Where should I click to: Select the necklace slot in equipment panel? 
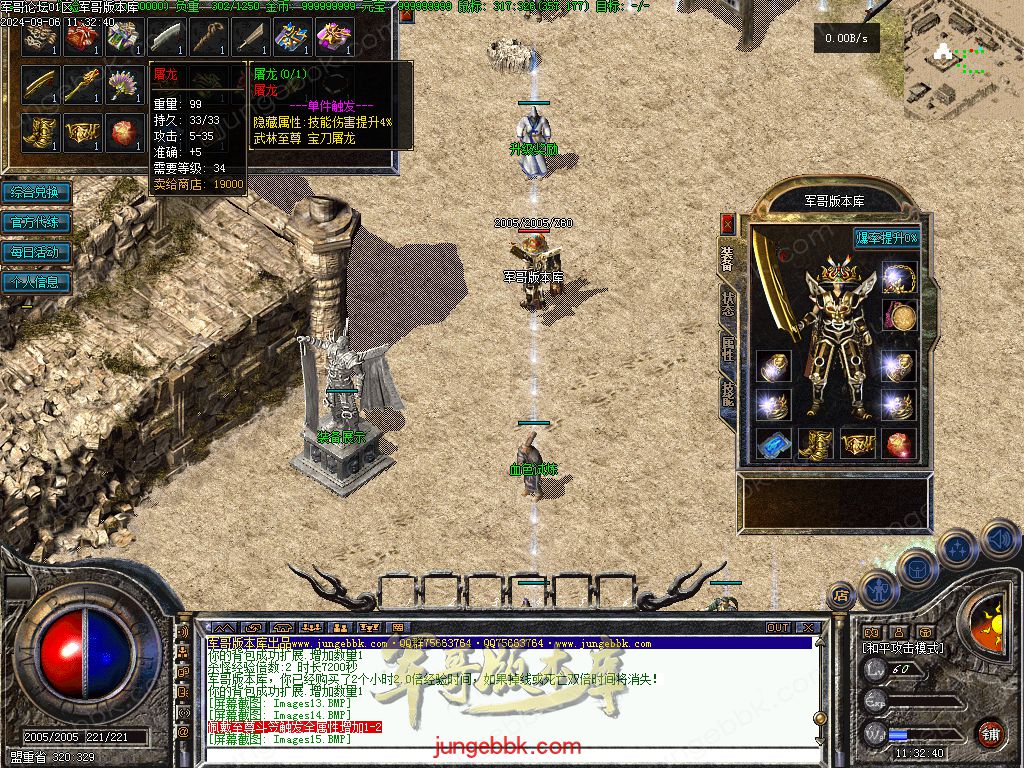coord(900,279)
